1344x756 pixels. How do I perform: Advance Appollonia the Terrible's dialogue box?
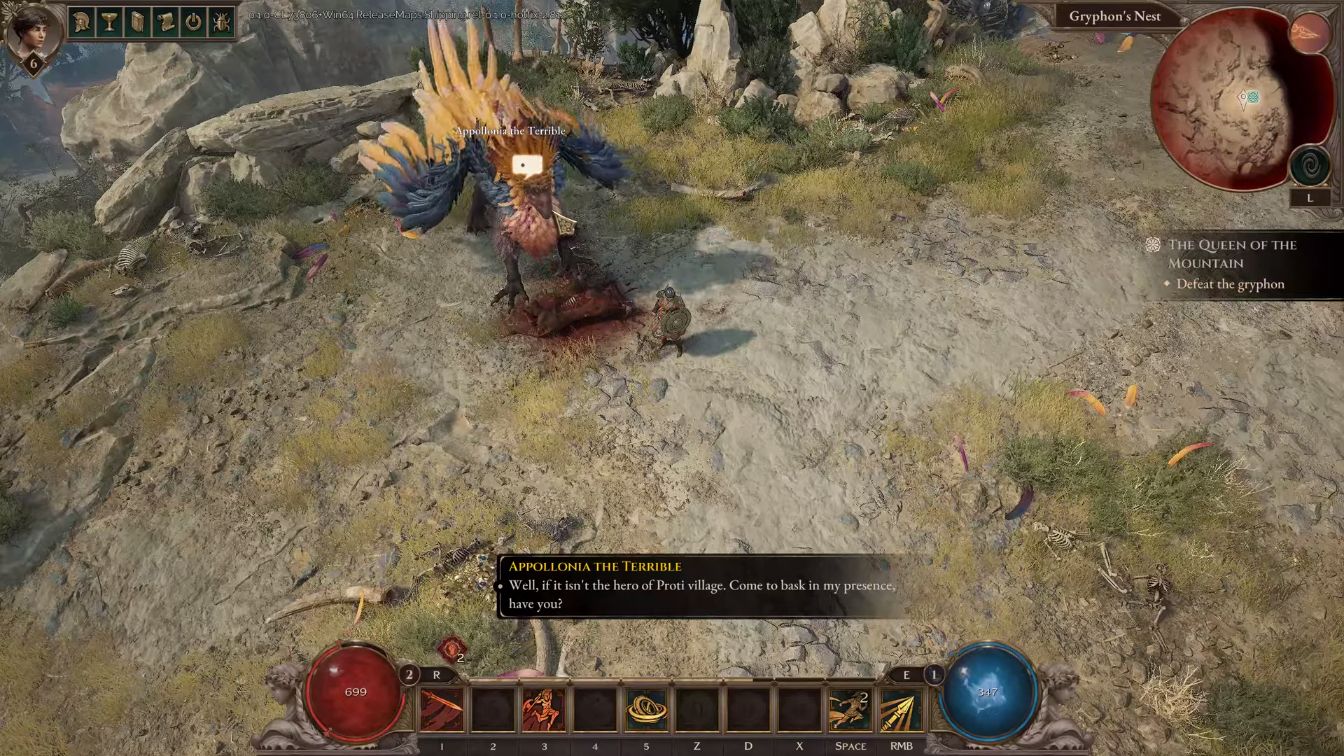coord(700,586)
